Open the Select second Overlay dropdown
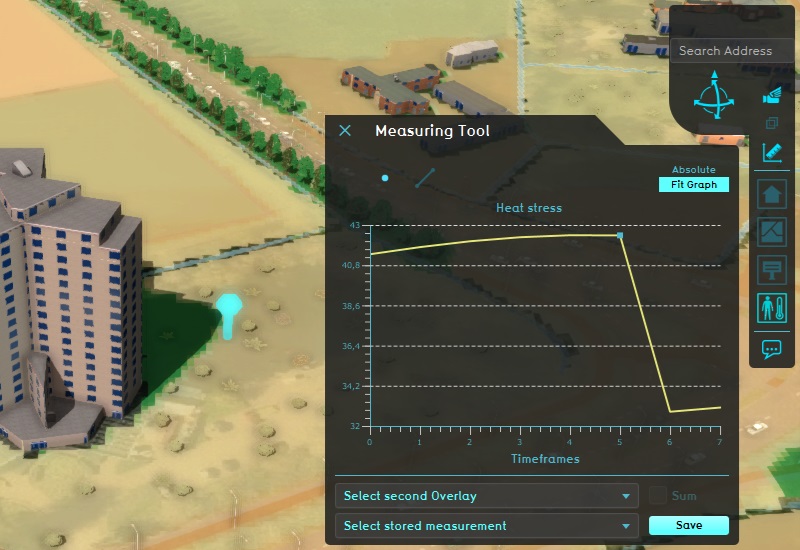 [x=487, y=496]
